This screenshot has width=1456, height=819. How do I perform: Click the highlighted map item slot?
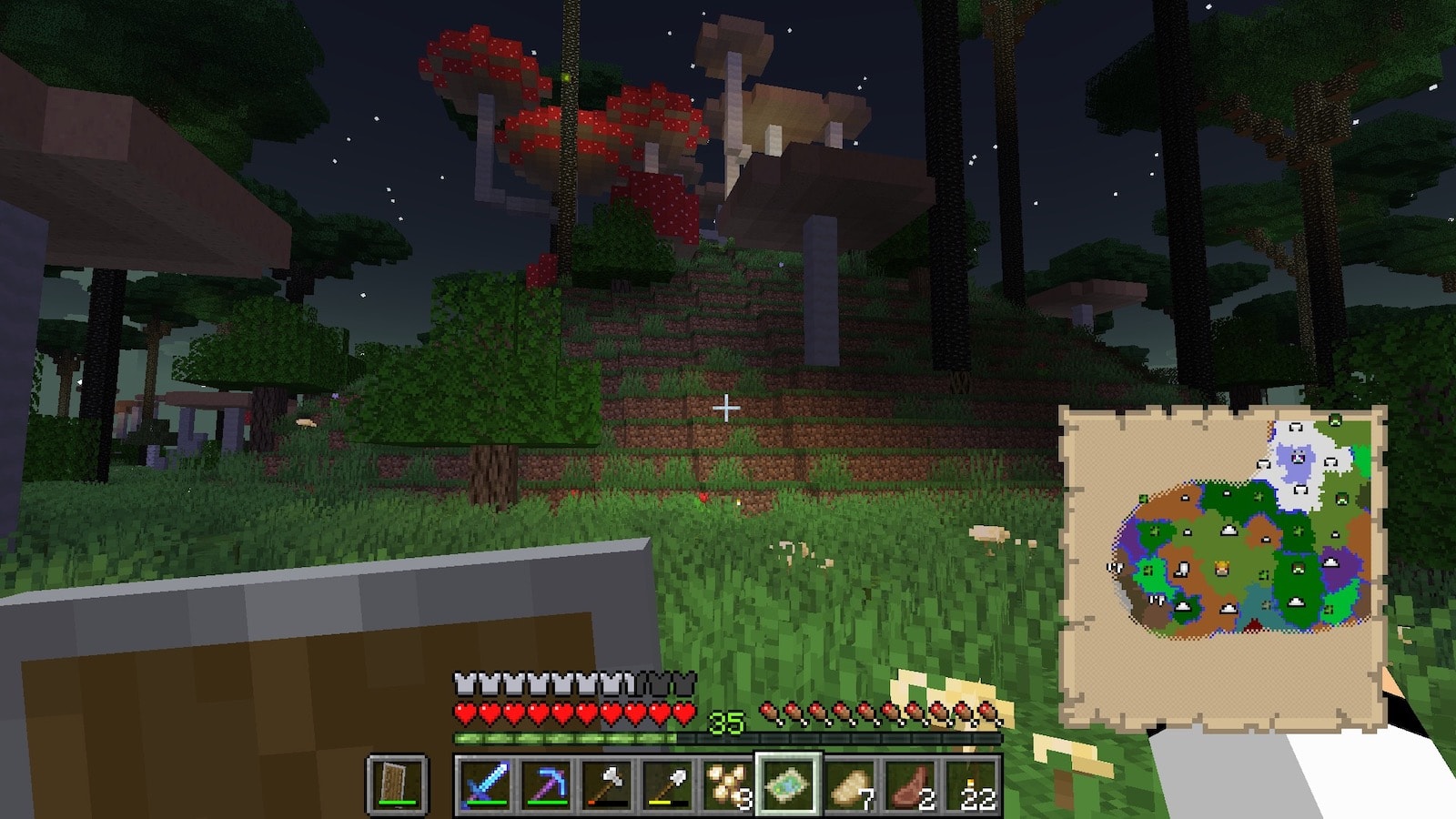click(788, 784)
